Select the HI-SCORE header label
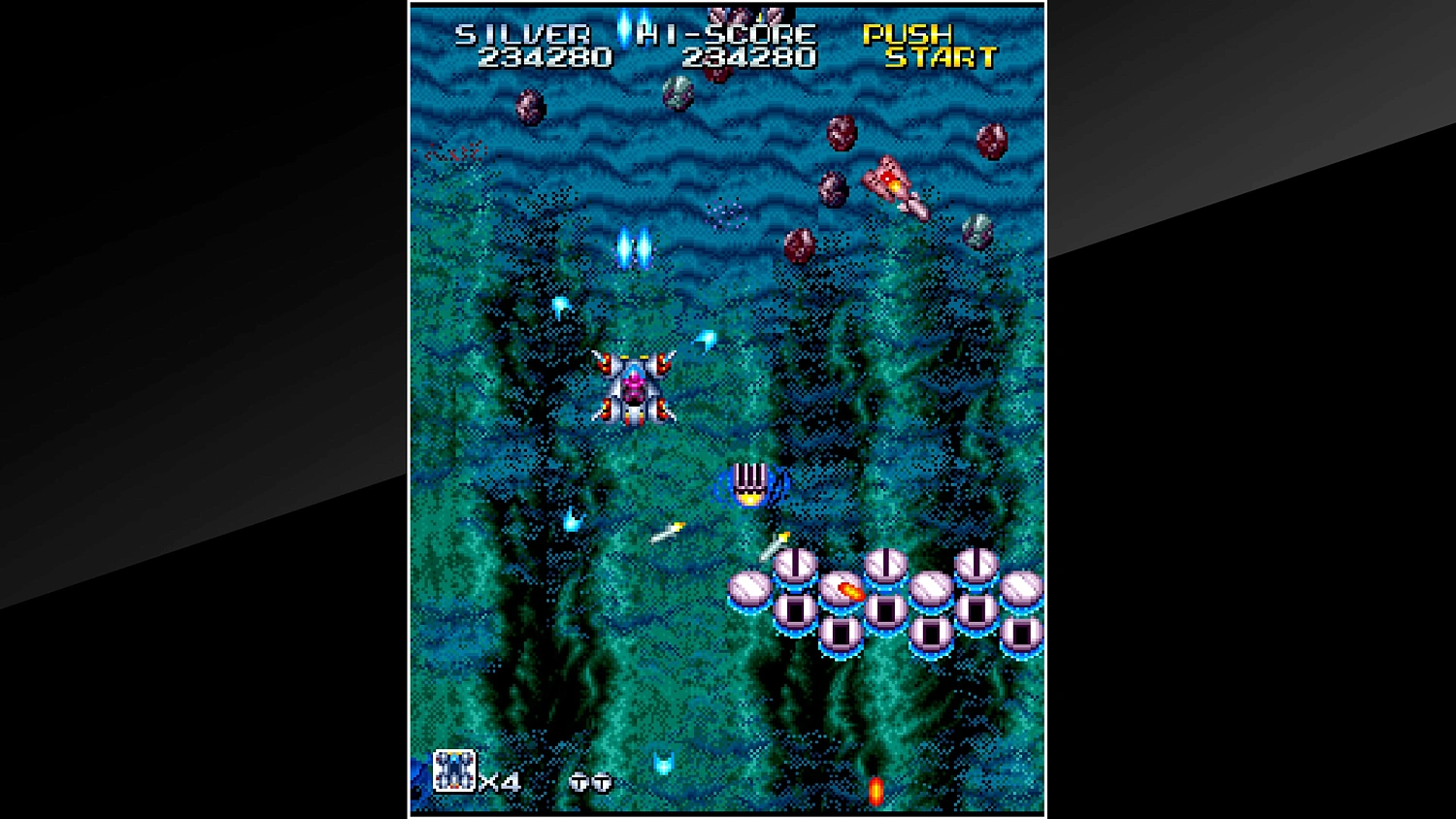1456x819 pixels. coord(727,33)
